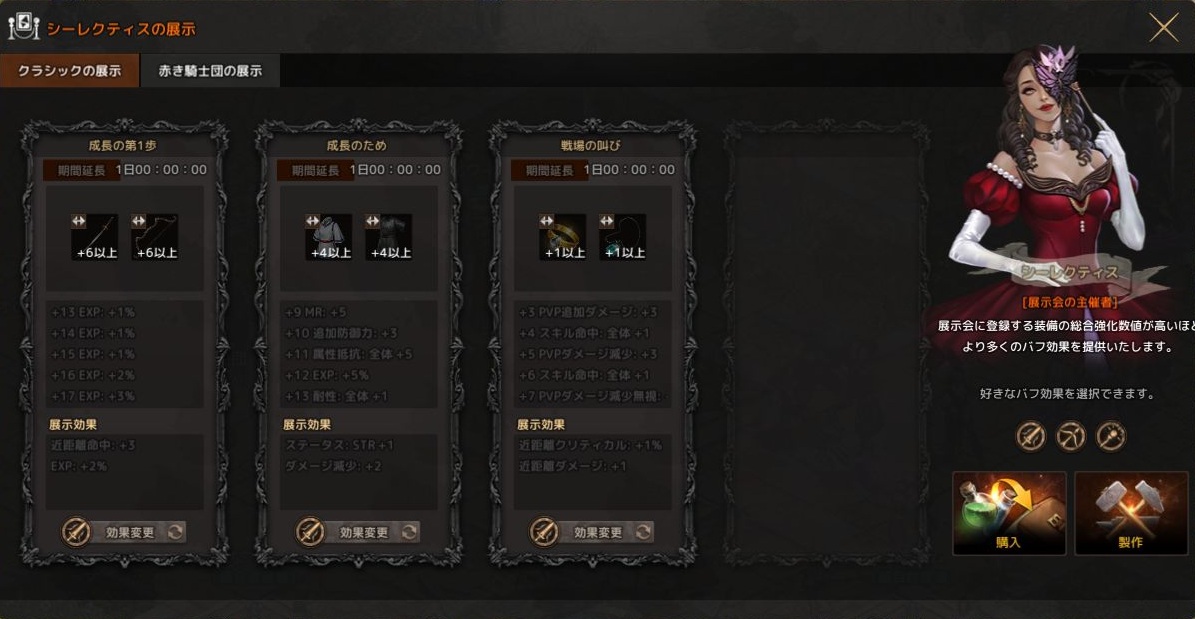Open the 赤き騎士団の展示 tab
This screenshot has width=1195, height=619.
(209, 71)
